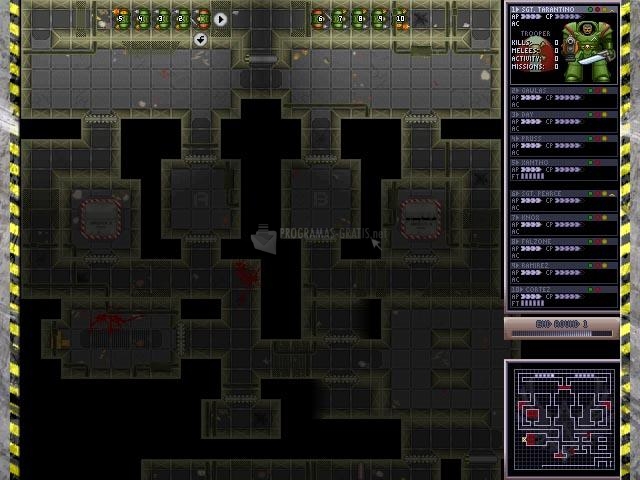Select marine unit icon number 10
The width and height of the screenshot is (640, 480).
(400, 18)
